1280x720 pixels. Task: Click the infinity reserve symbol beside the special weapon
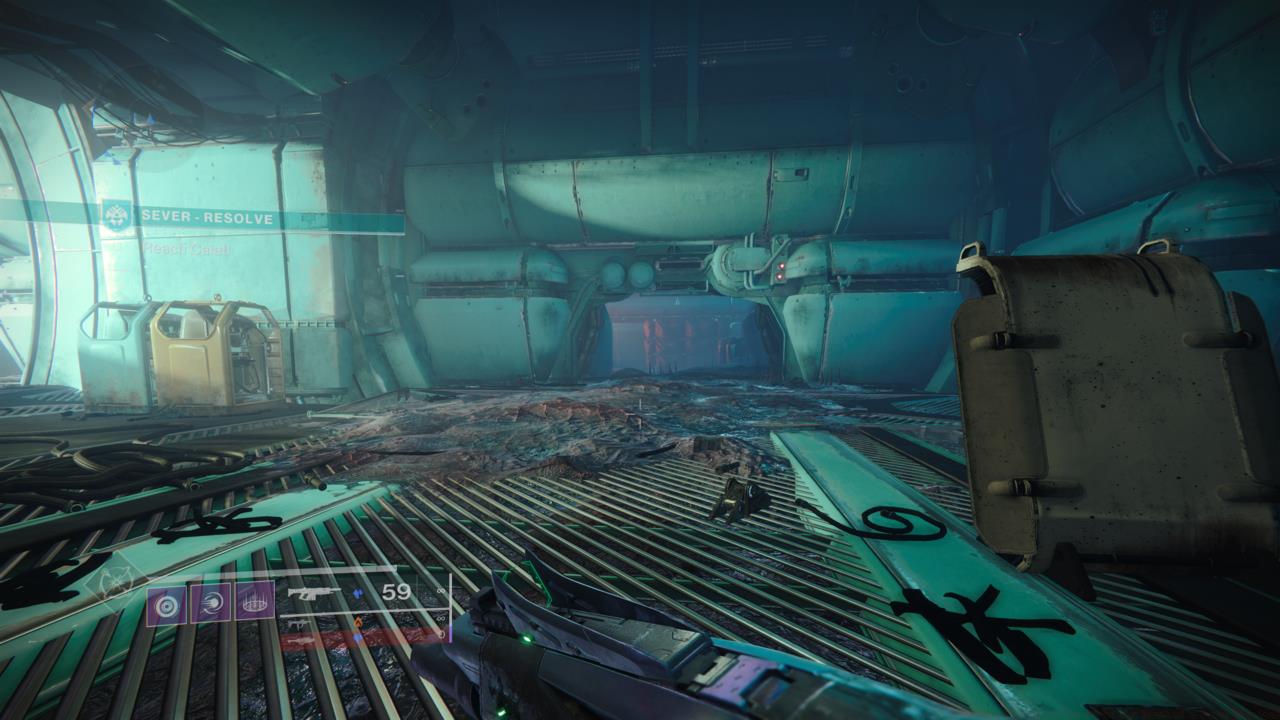click(x=438, y=619)
